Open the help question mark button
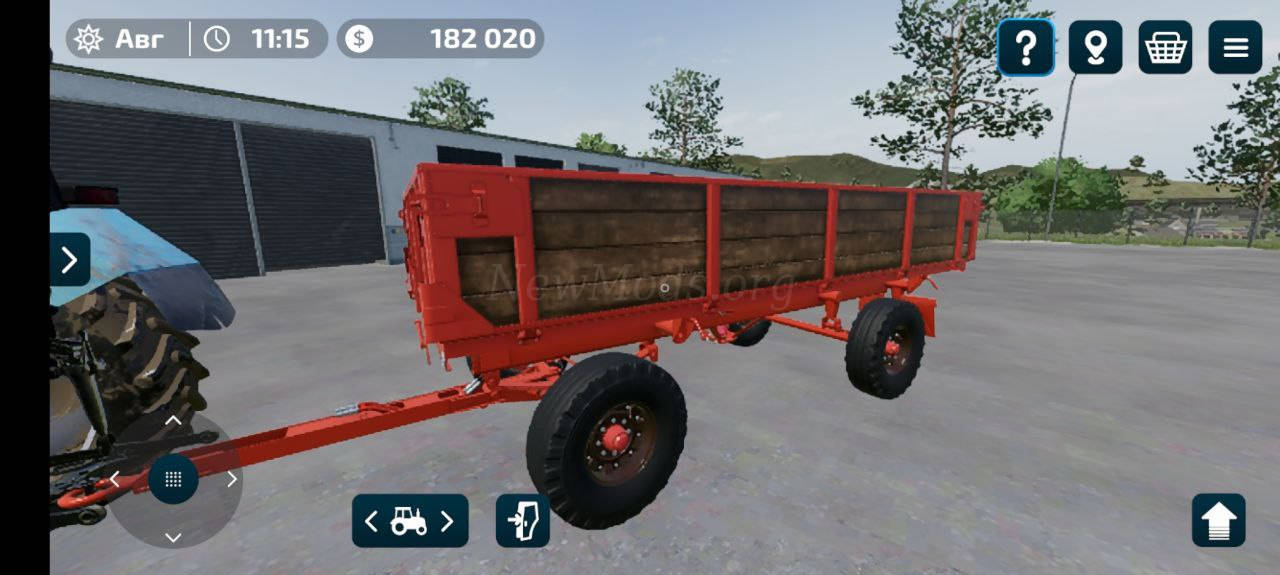Screen dimensions: 1280x575 (x=1025, y=47)
